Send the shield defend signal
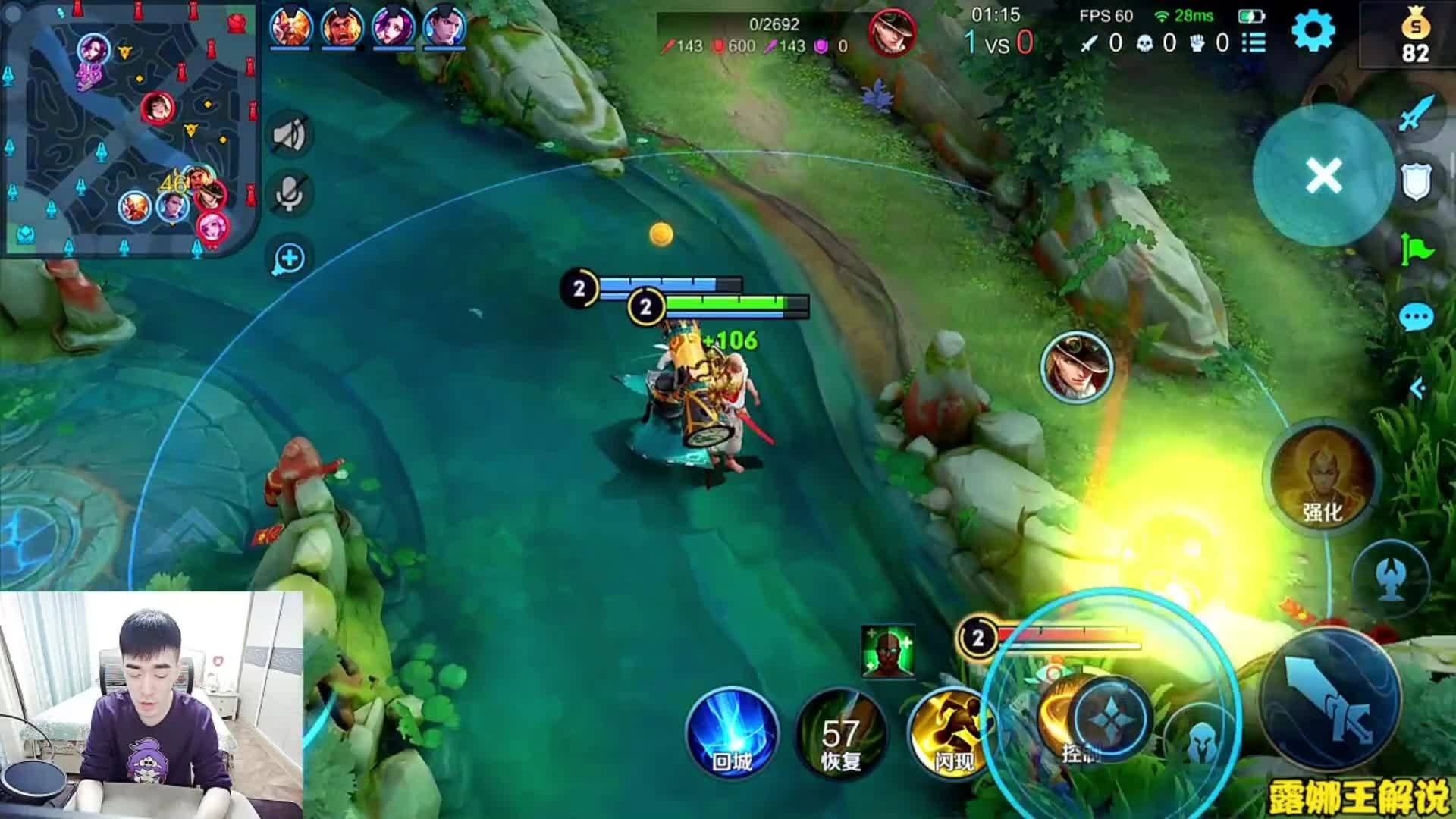 pyautogui.click(x=1416, y=182)
